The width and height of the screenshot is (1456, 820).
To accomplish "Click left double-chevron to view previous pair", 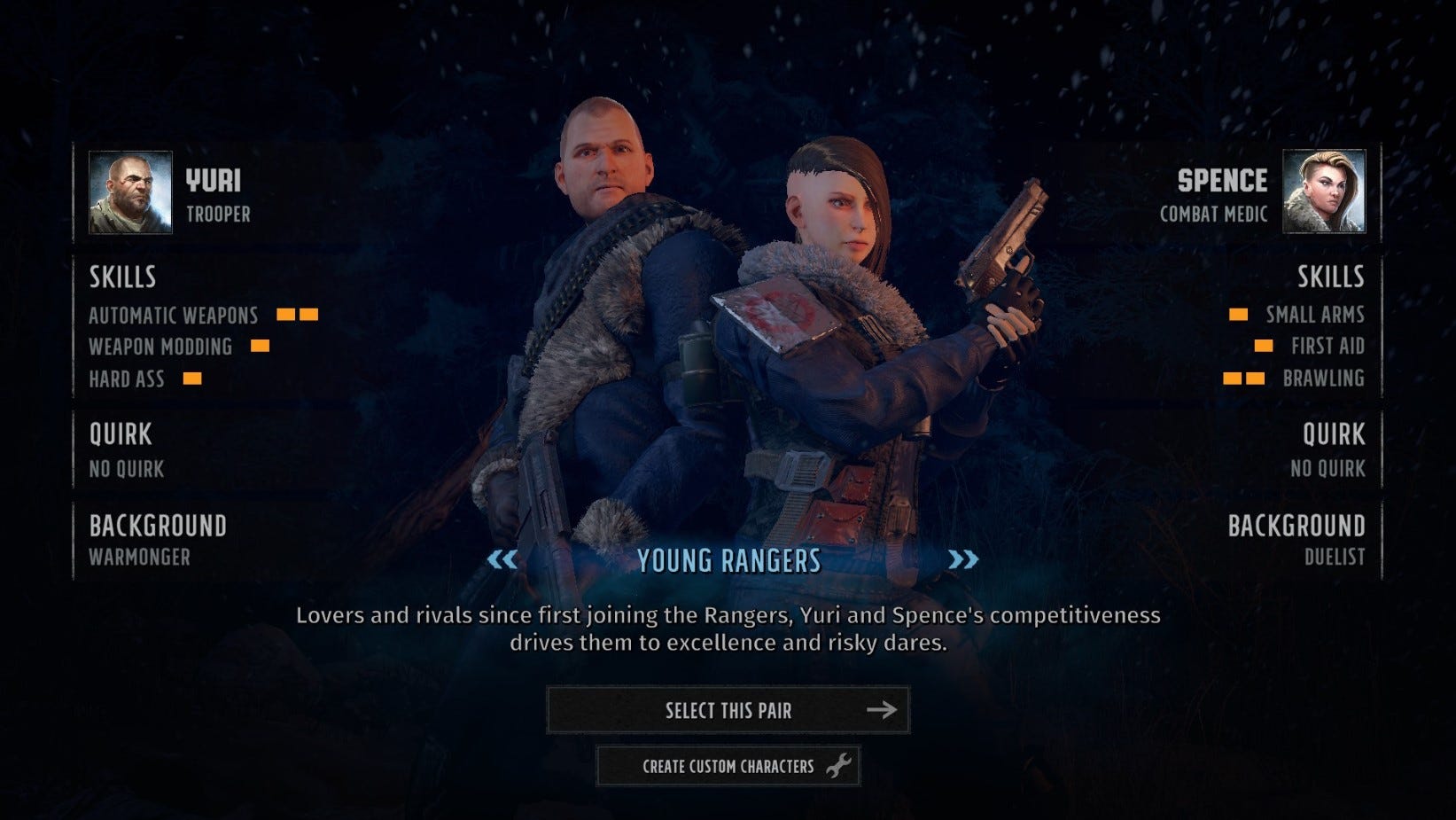I will point(503,559).
